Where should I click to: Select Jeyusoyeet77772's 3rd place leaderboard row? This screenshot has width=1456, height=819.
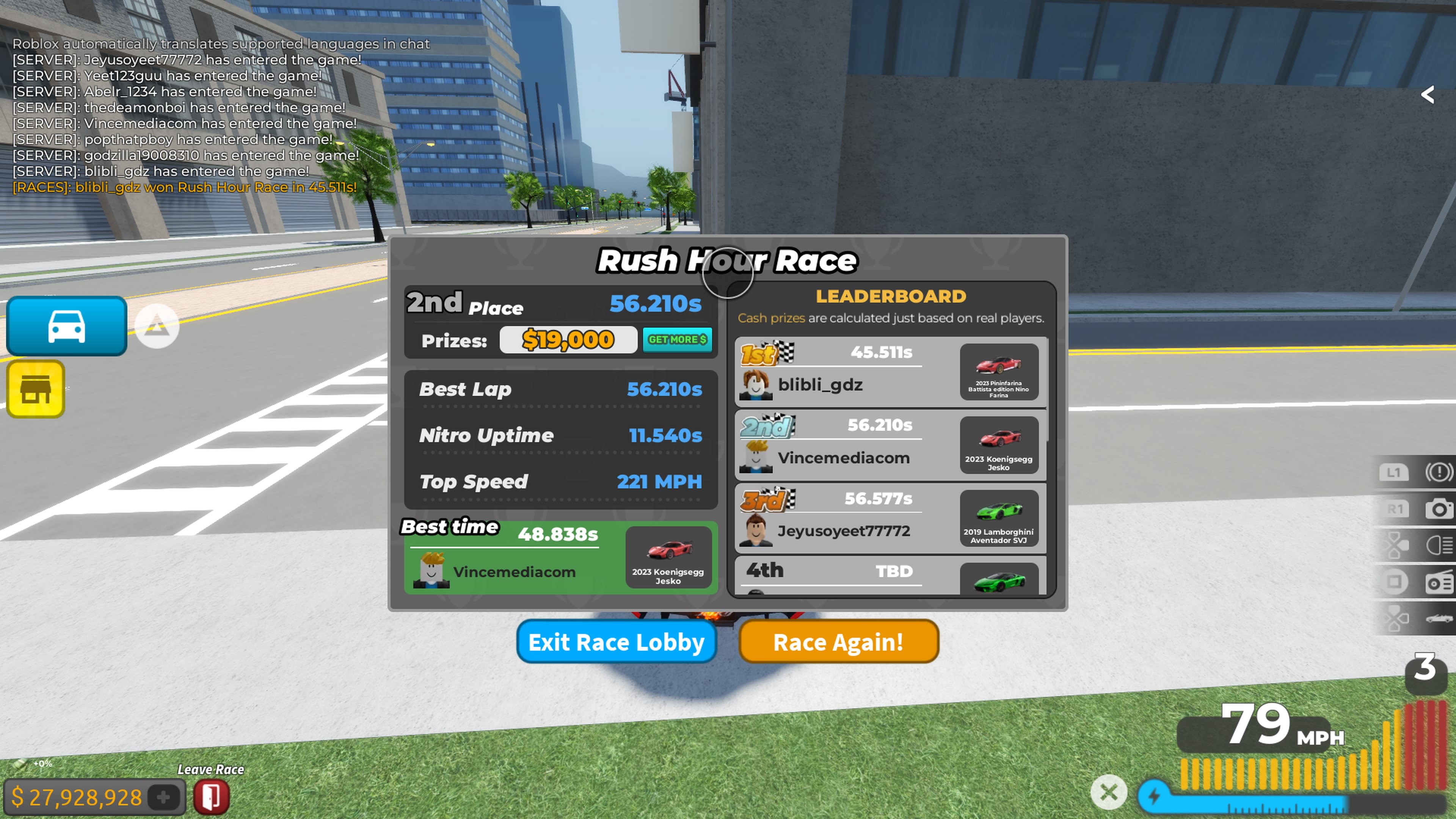[x=890, y=518]
